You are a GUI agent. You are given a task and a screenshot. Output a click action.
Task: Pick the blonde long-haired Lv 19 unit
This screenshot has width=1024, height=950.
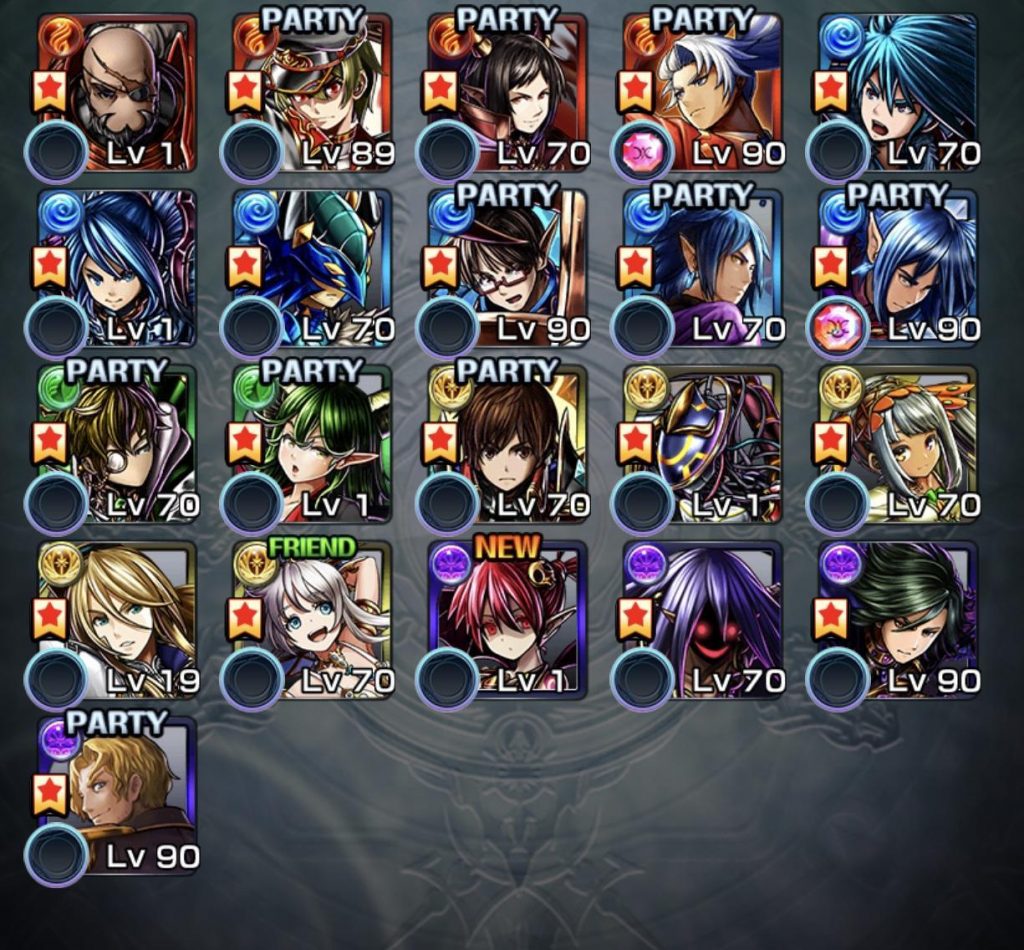click(x=117, y=620)
